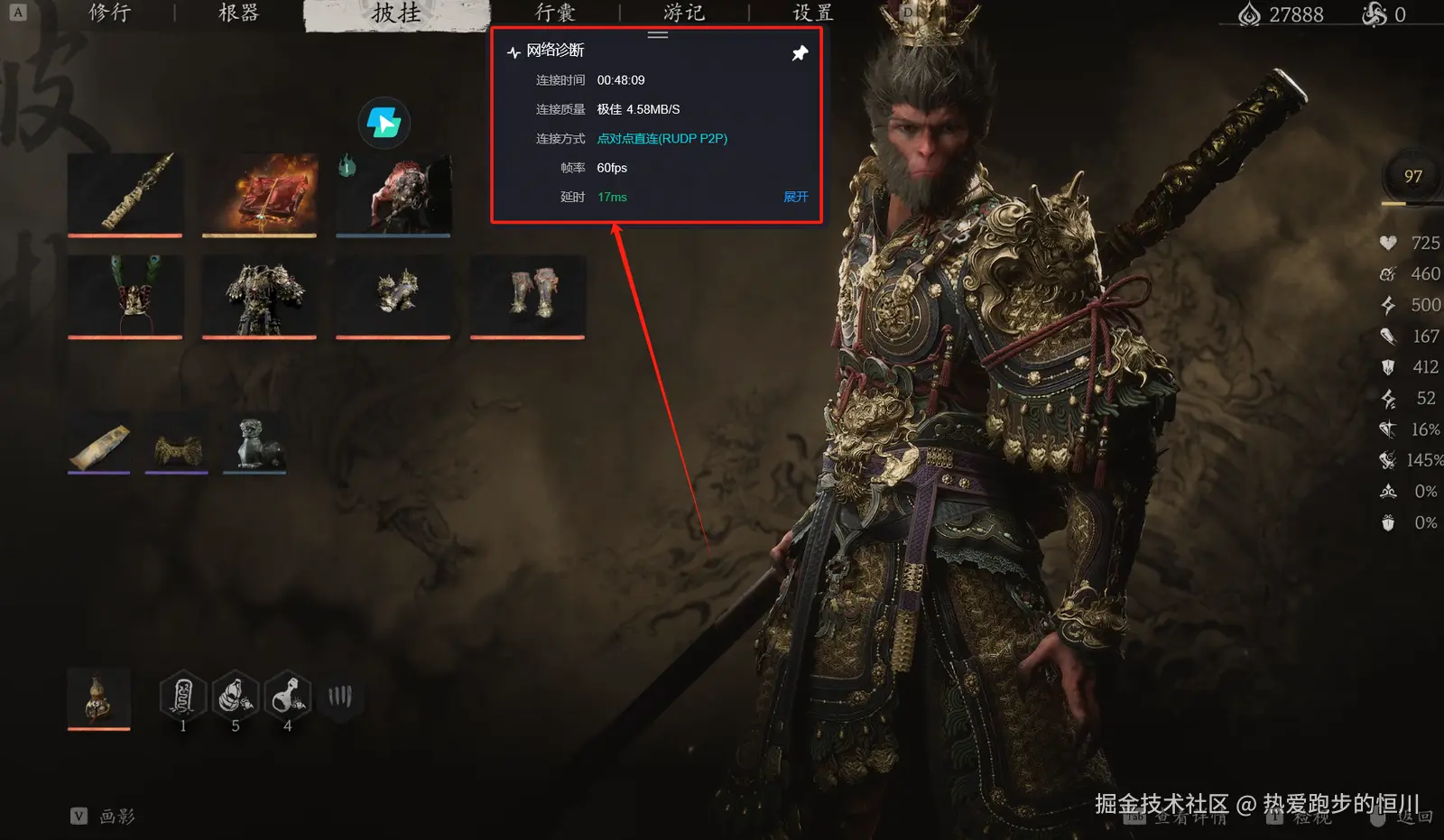Click the level 97 progress ring
Screen dimensions: 1444x840
point(1412,177)
